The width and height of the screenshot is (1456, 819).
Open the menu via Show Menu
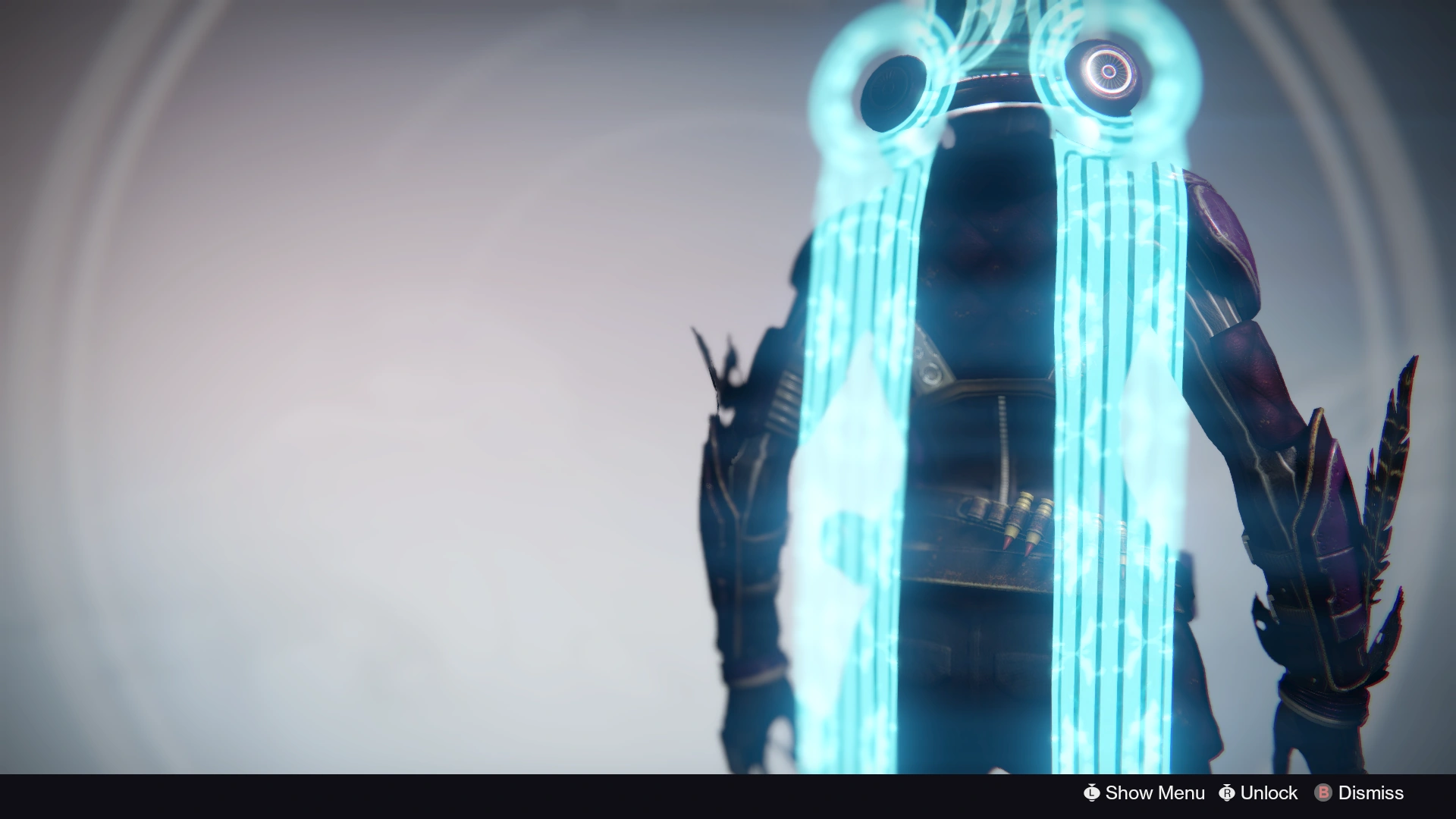1144,792
